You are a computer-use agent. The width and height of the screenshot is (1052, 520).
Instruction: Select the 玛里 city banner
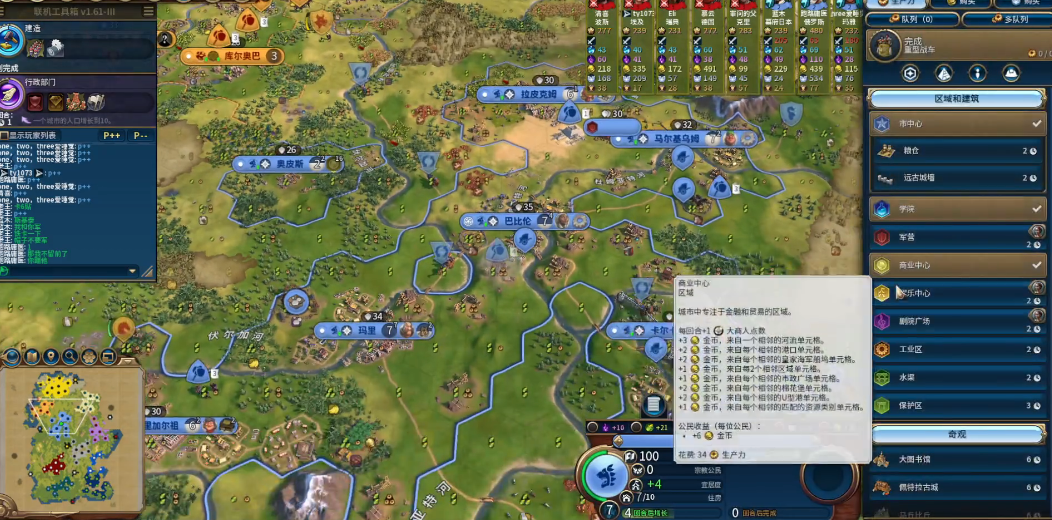pos(367,330)
